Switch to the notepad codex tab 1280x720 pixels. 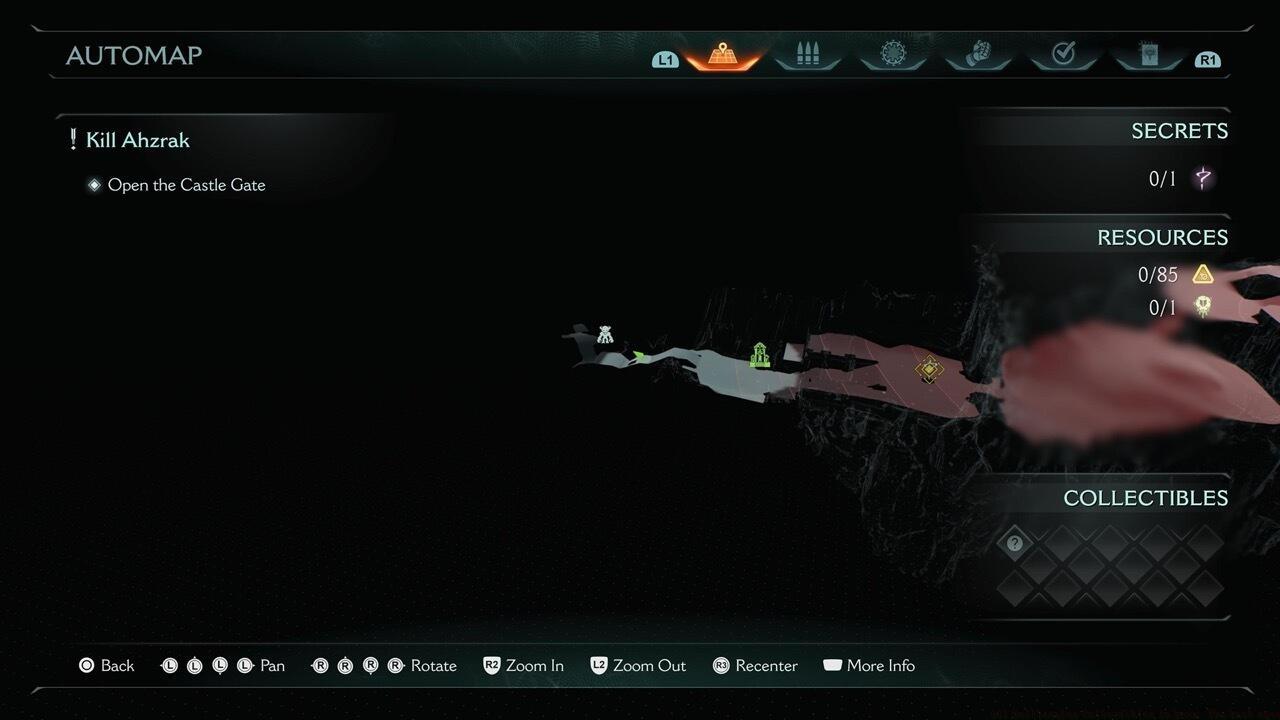pyautogui.click(x=1148, y=54)
